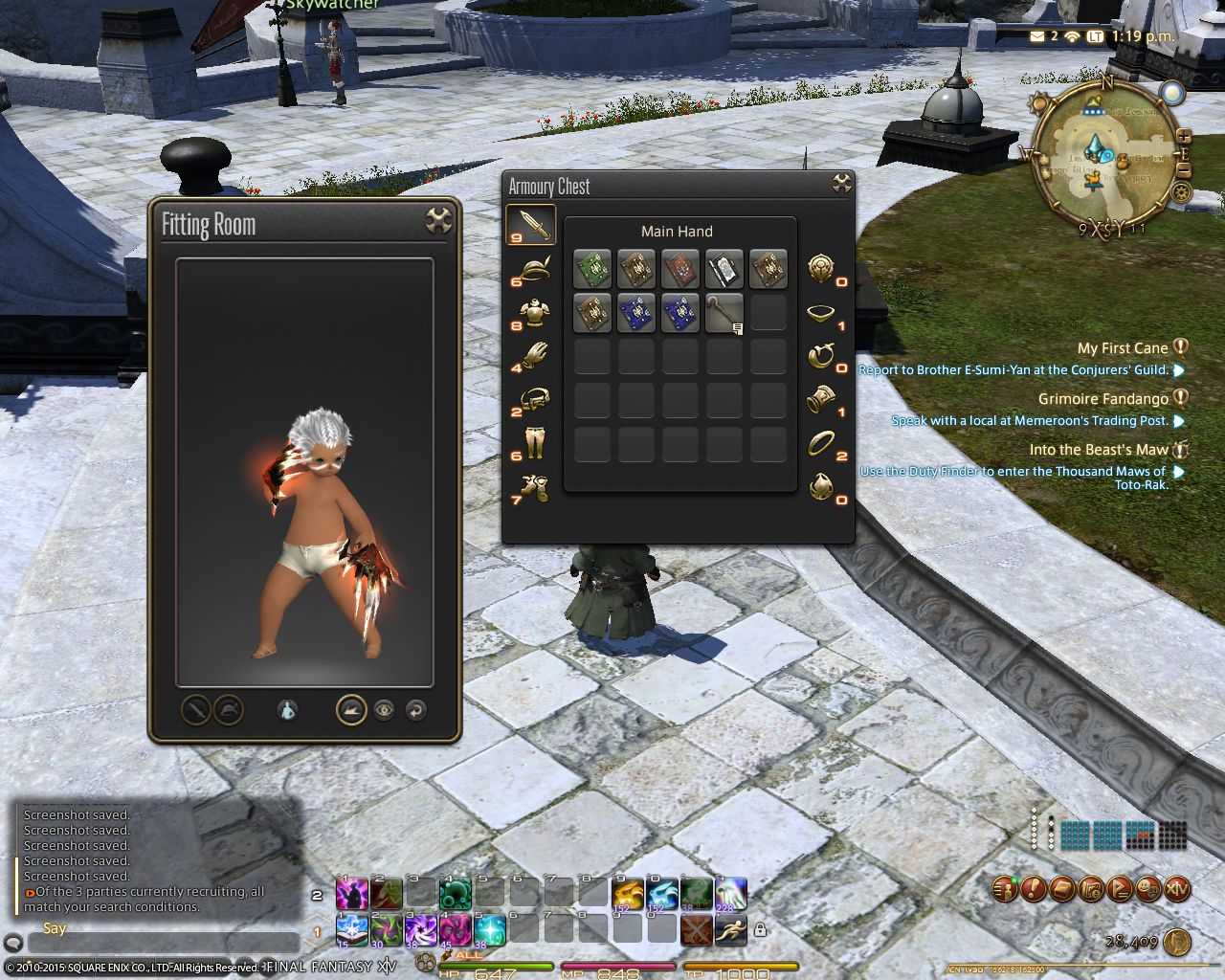This screenshot has height=980, width=1225.
Task: Toggle the visor preview eye icon
Action: (386, 710)
